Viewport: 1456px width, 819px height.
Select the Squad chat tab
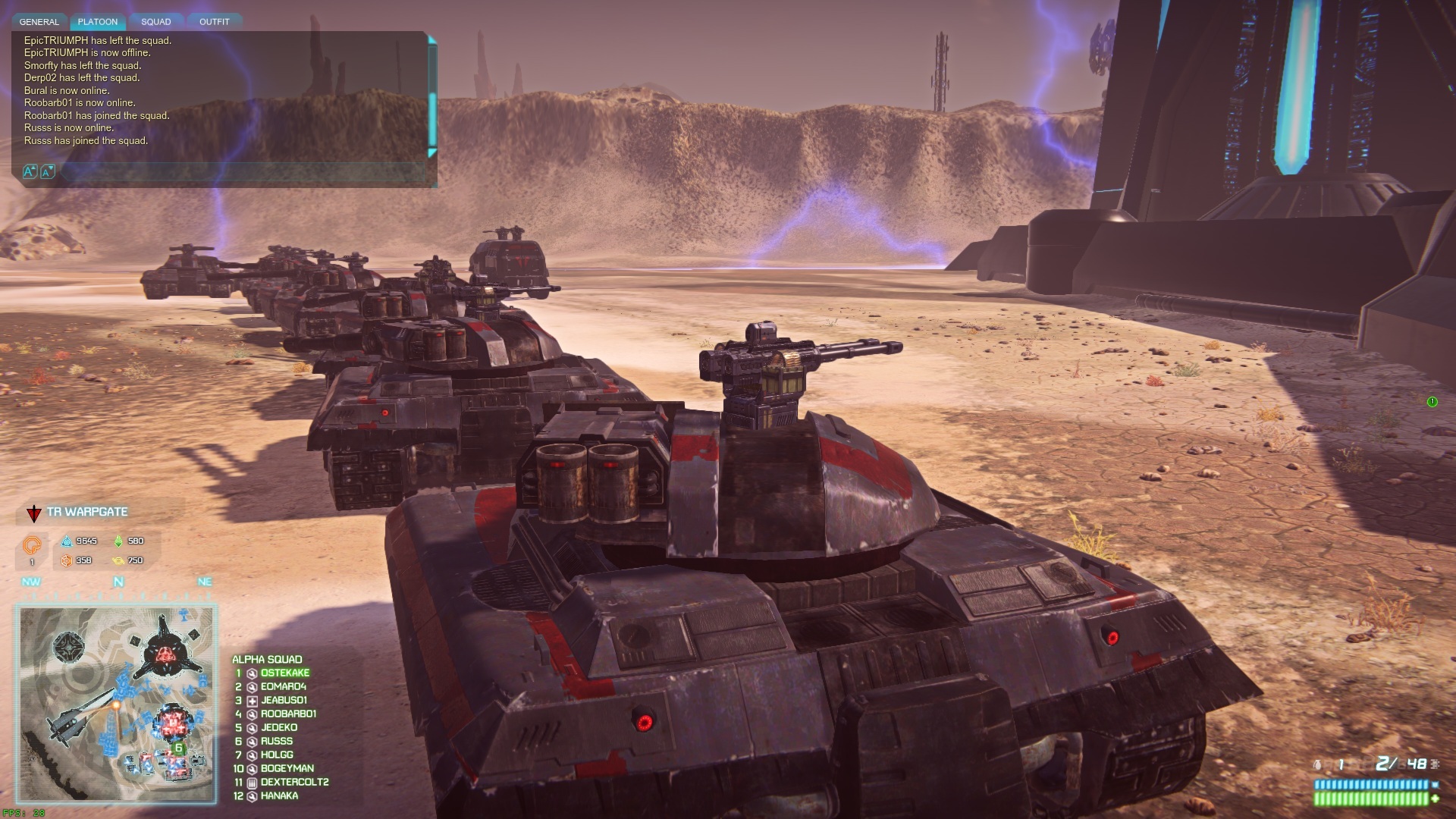pos(156,22)
